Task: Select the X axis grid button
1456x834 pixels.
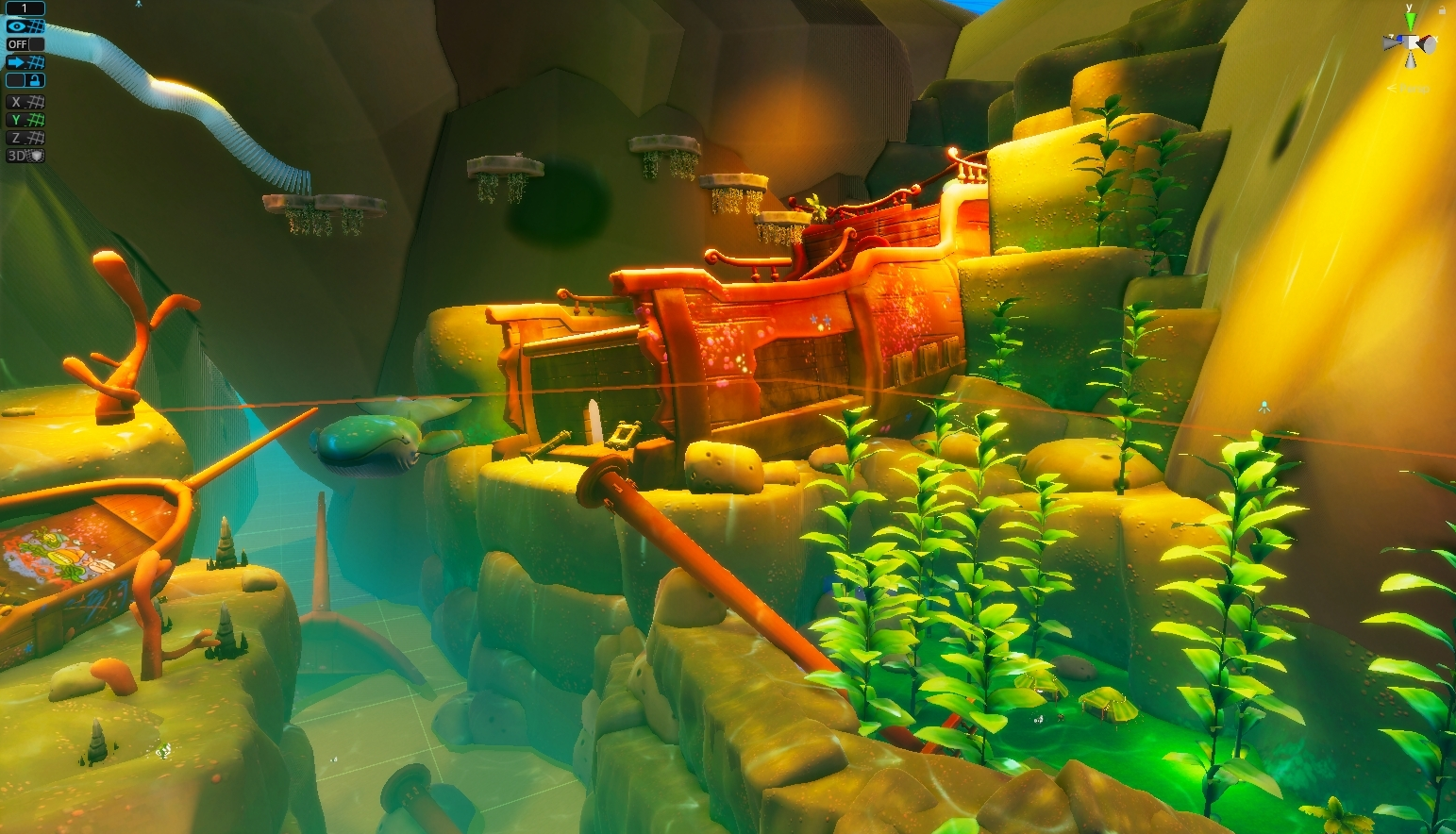Action: pos(25,102)
